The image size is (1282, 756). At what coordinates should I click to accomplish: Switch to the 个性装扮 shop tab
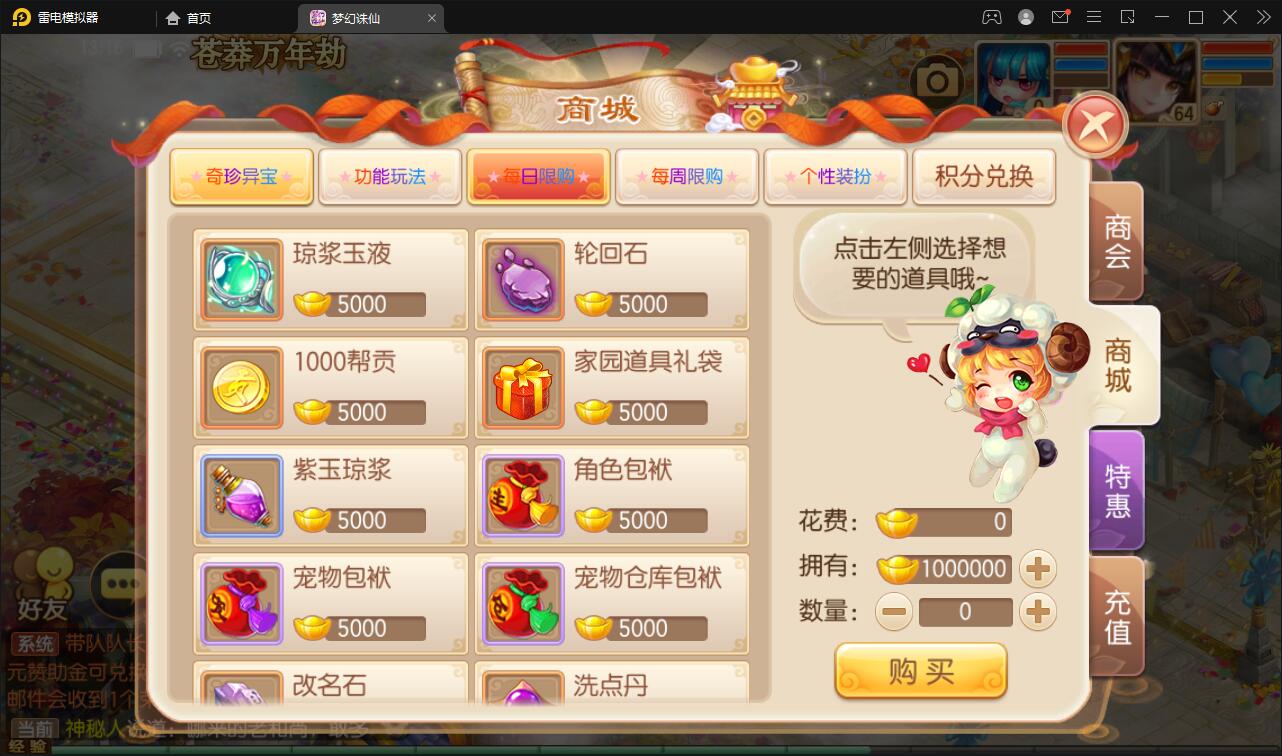pyautogui.click(x=835, y=175)
